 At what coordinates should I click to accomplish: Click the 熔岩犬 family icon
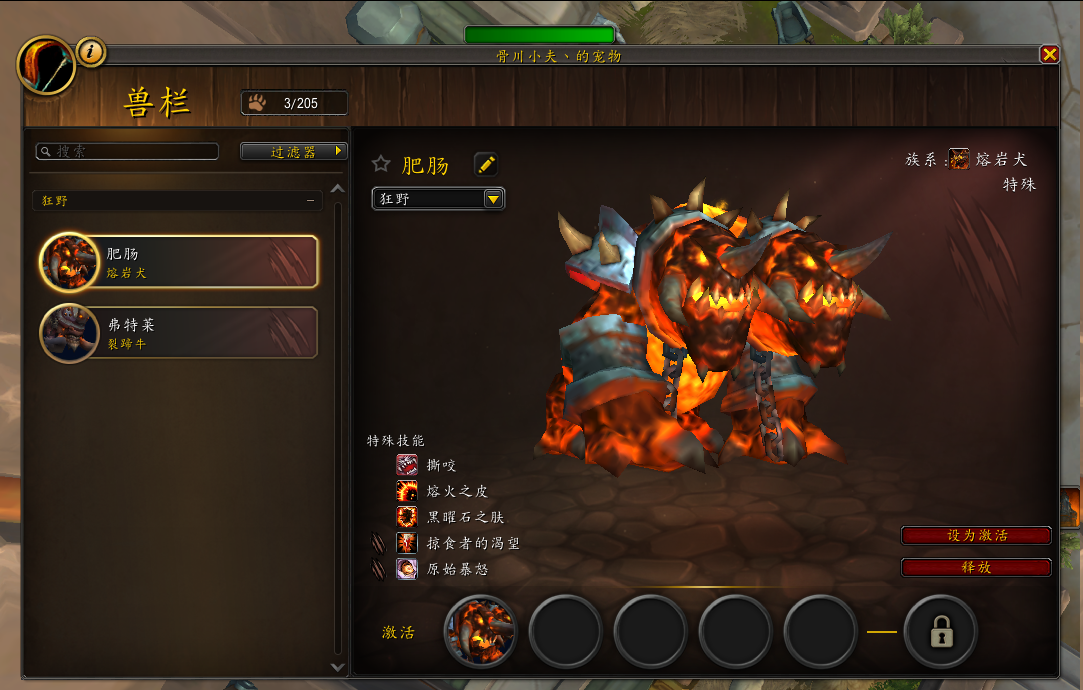[x=959, y=159]
